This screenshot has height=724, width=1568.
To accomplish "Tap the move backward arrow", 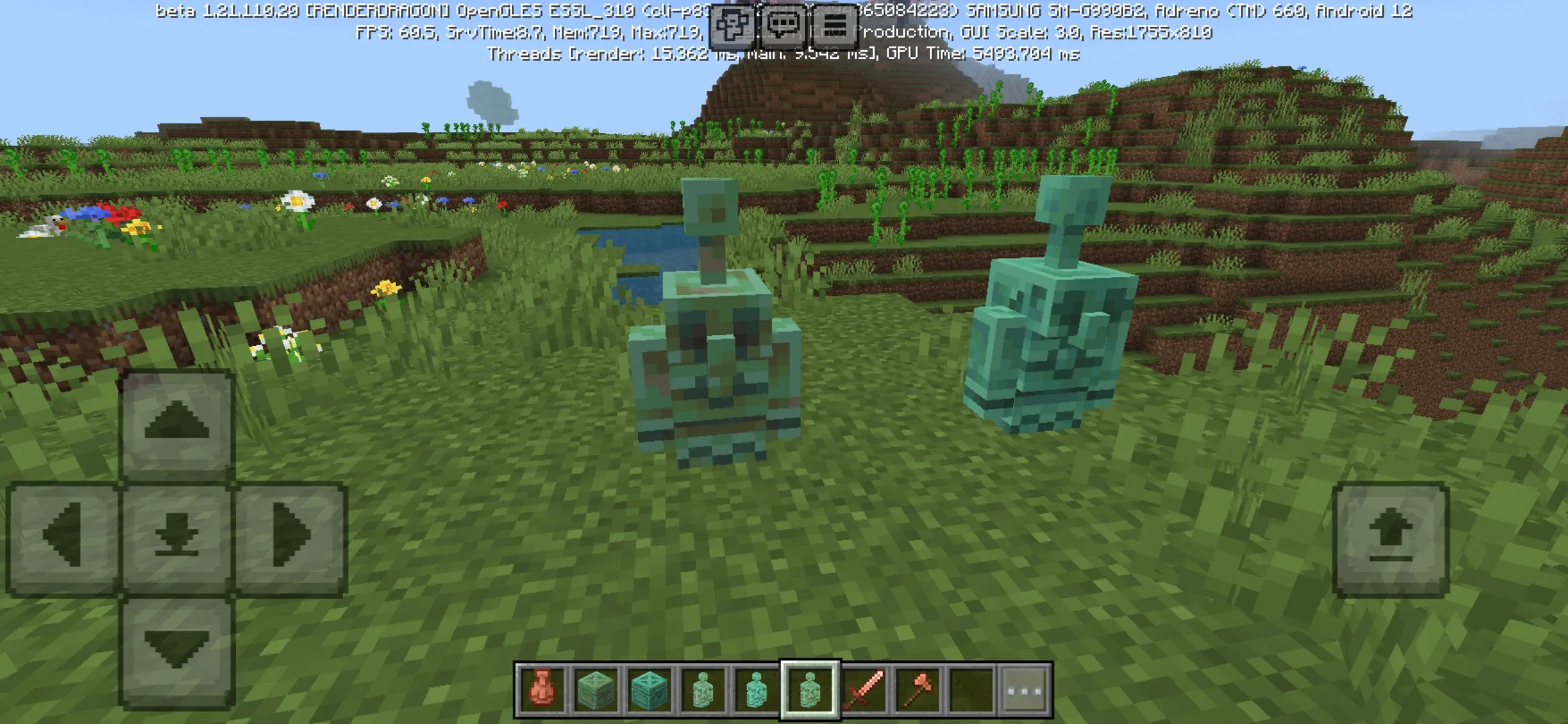I will [177, 650].
